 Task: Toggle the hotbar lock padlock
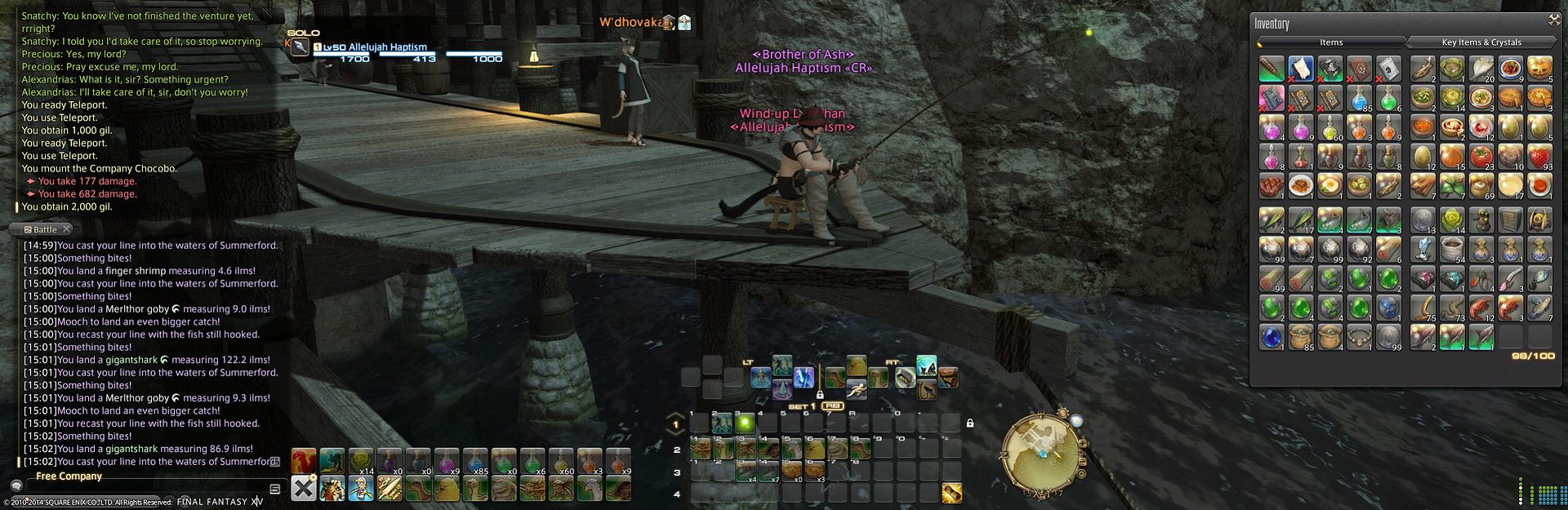click(969, 424)
